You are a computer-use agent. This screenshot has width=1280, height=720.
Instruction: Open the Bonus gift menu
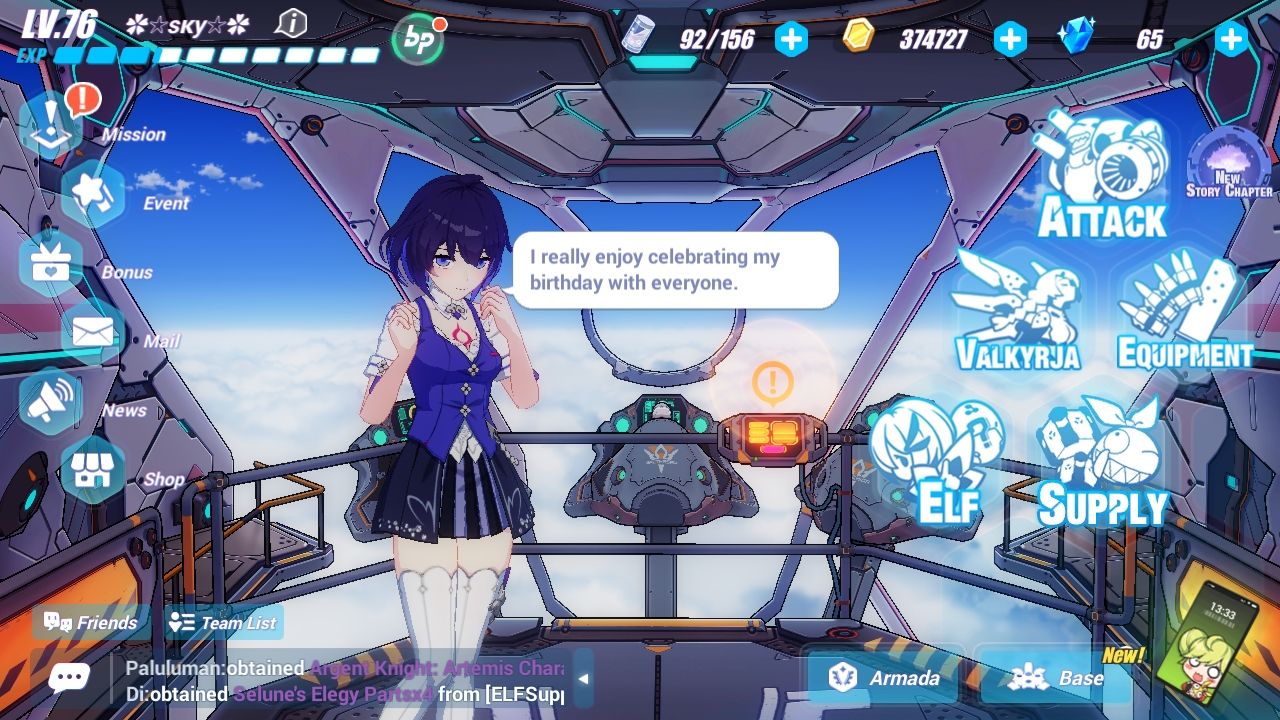click(x=51, y=263)
